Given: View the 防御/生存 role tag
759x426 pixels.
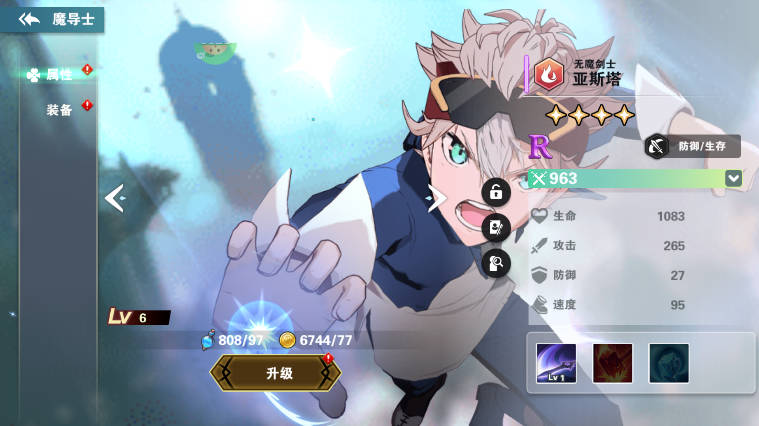Looking at the screenshot, I should (692, 146).
